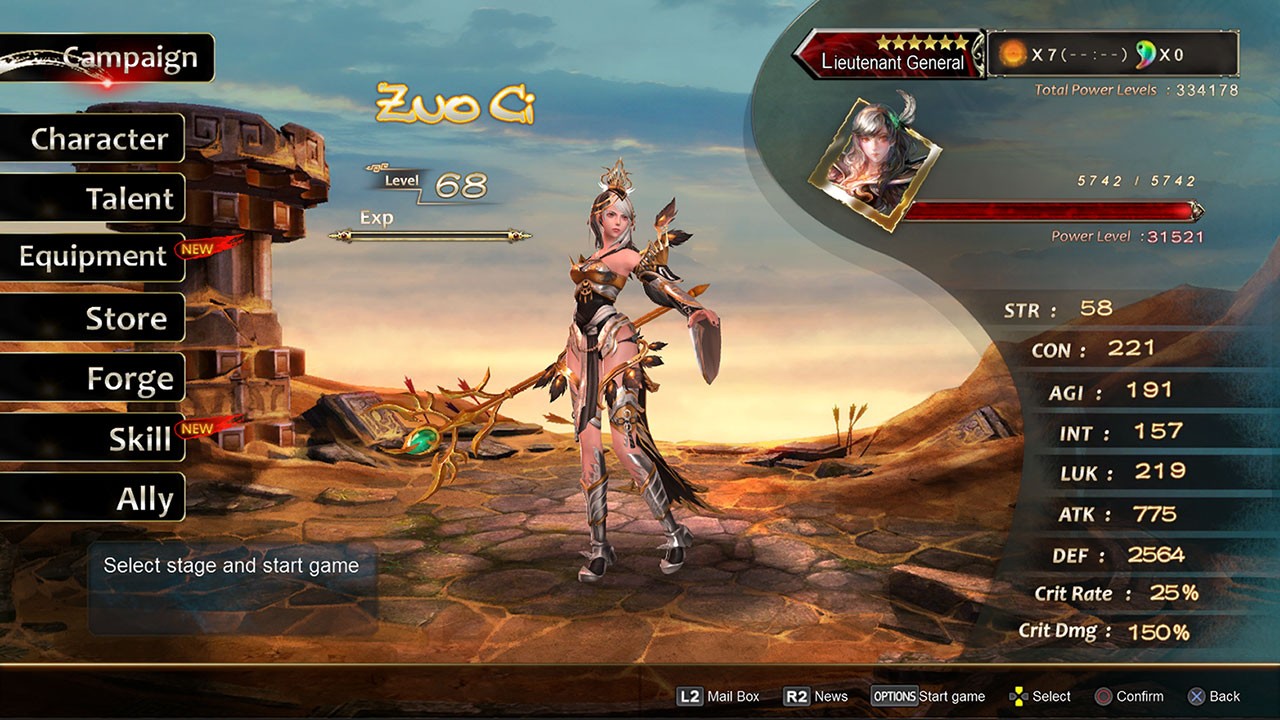Select the Skill menu entry
1280x720 pixels.
[x=140, y=438]
